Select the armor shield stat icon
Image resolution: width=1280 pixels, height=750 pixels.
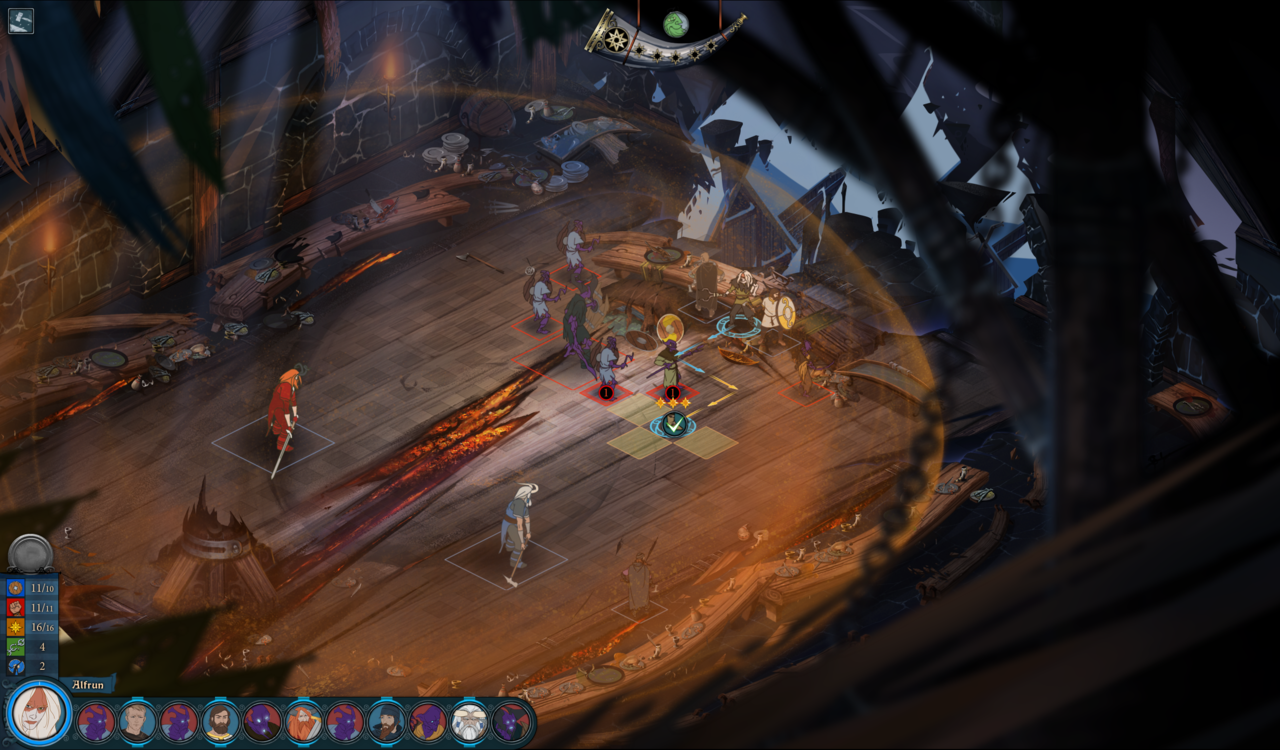coord(14,587)
